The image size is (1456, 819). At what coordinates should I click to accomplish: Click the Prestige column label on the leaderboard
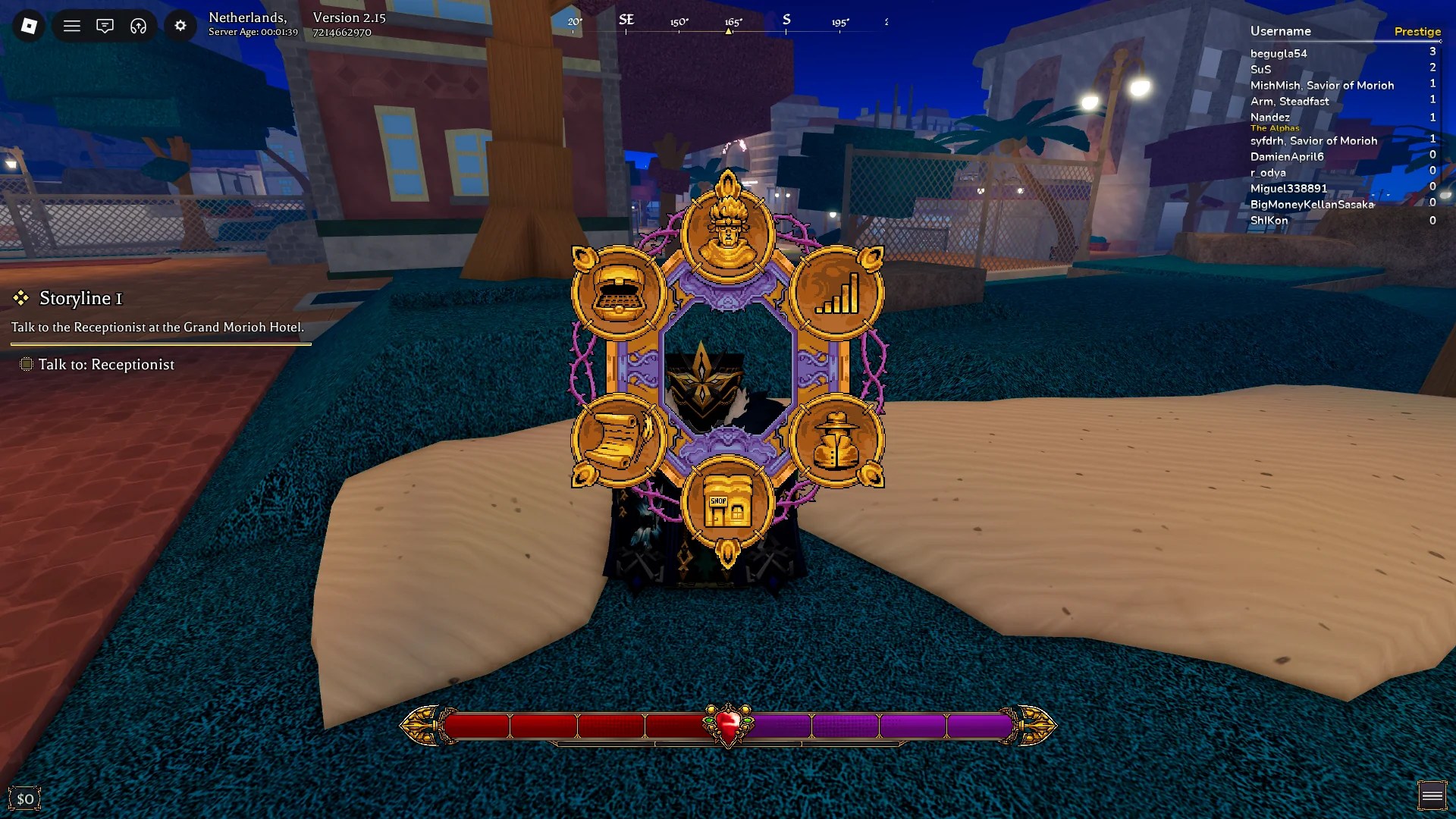pyautogui.click(x=1418, y=31)
